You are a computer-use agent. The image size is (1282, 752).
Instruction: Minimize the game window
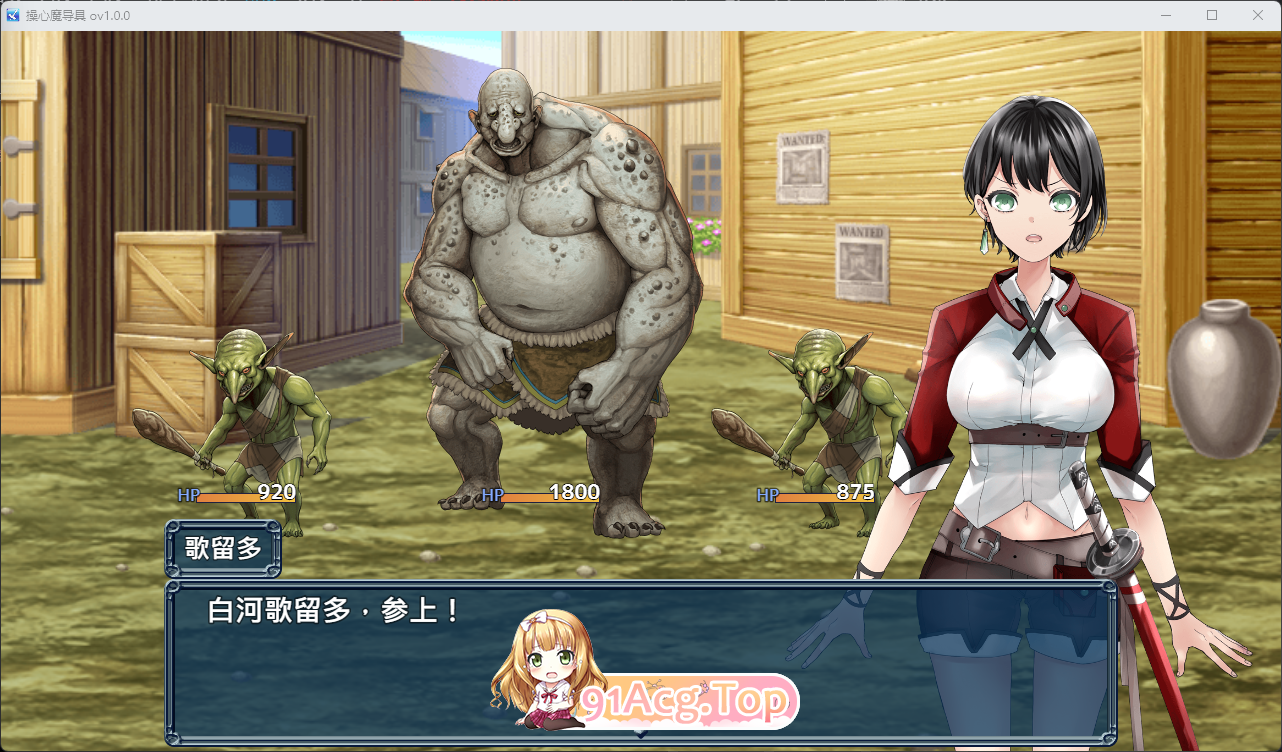[1166, 15]
